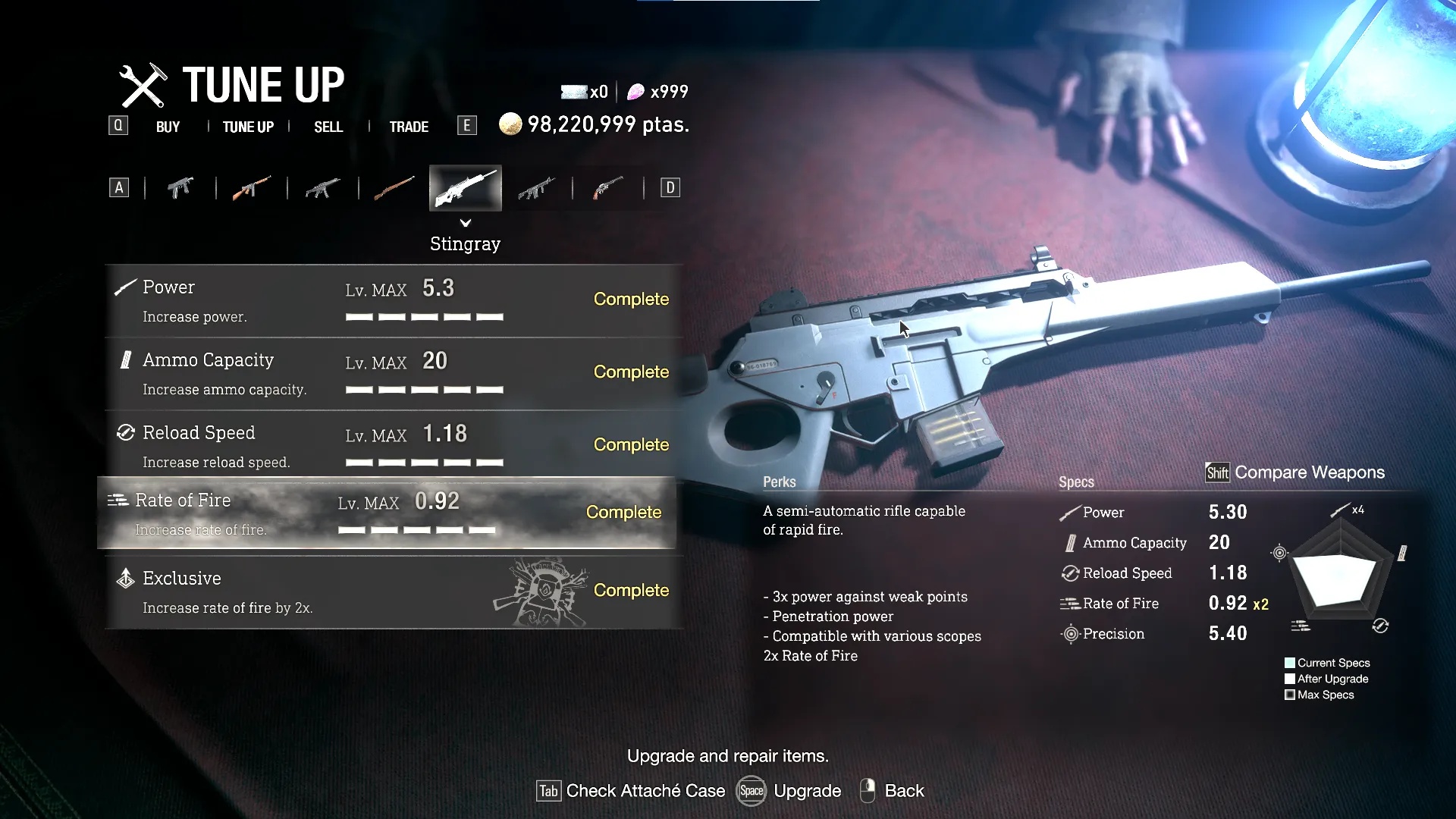1456x819 pixels.
Task: Pick the wooden bolt-action rifle icon
Action: [x=394, y=187]
